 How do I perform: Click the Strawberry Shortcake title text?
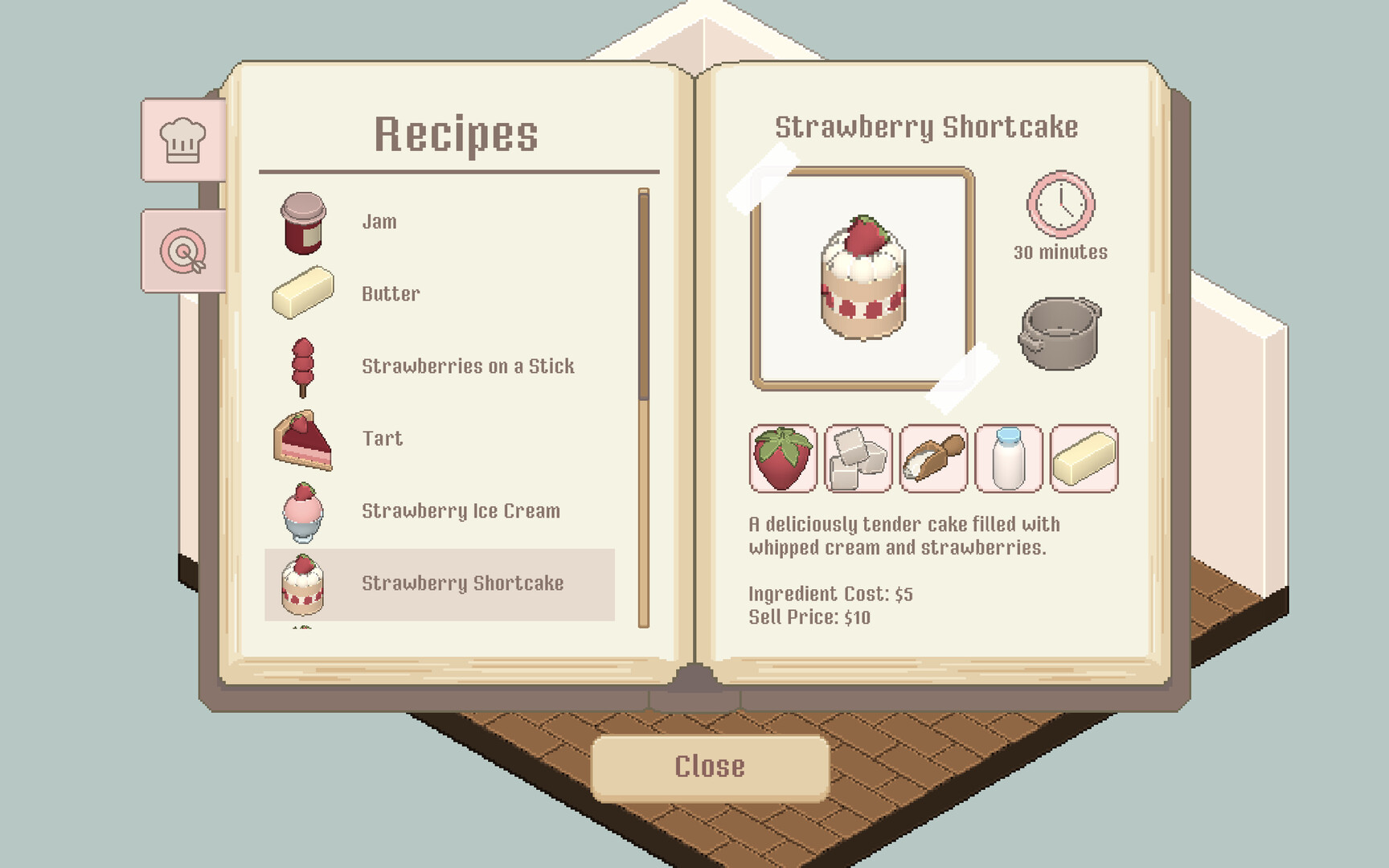927,126
